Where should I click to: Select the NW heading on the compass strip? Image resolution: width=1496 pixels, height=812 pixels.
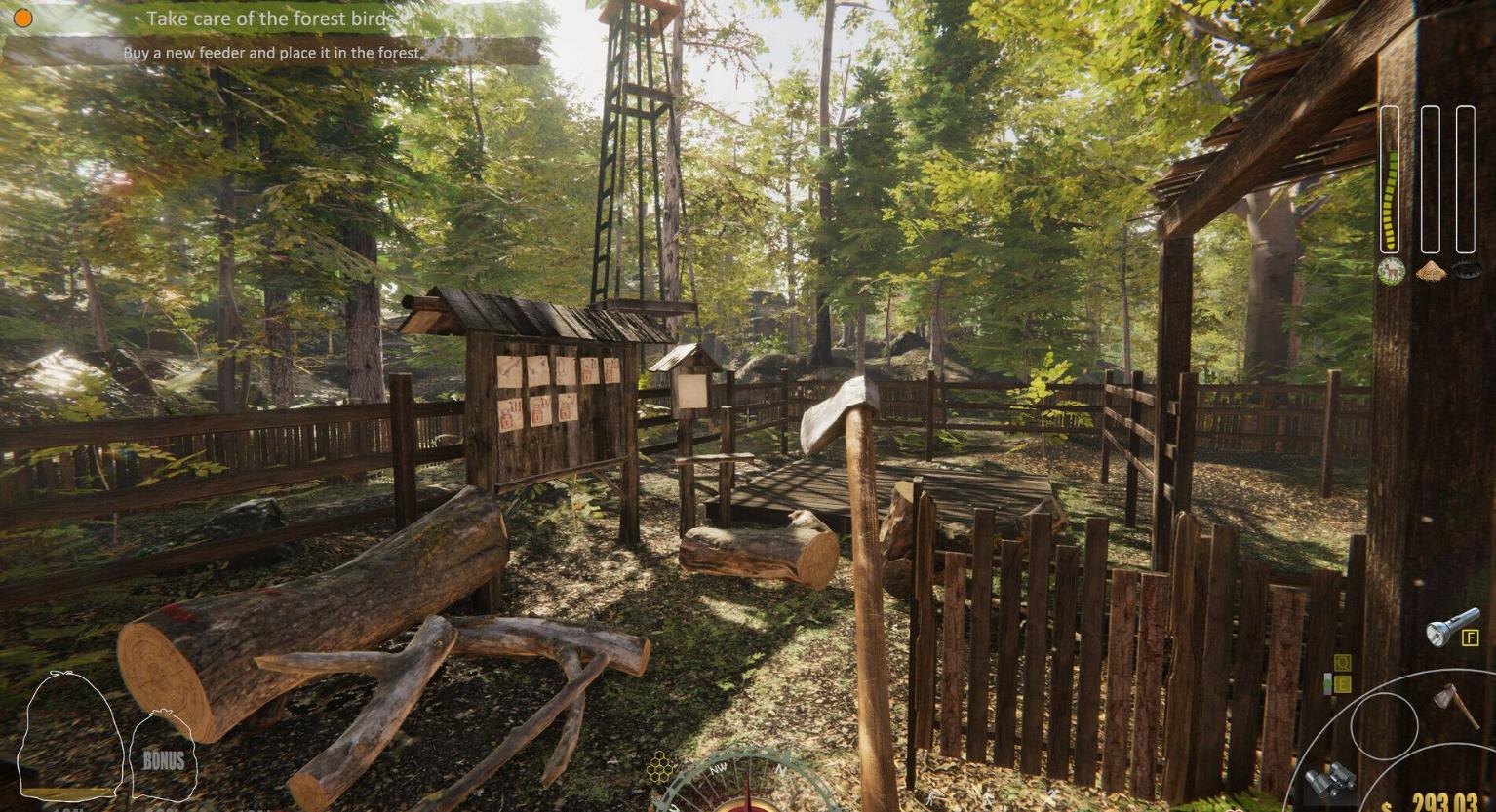coord(718,769)
